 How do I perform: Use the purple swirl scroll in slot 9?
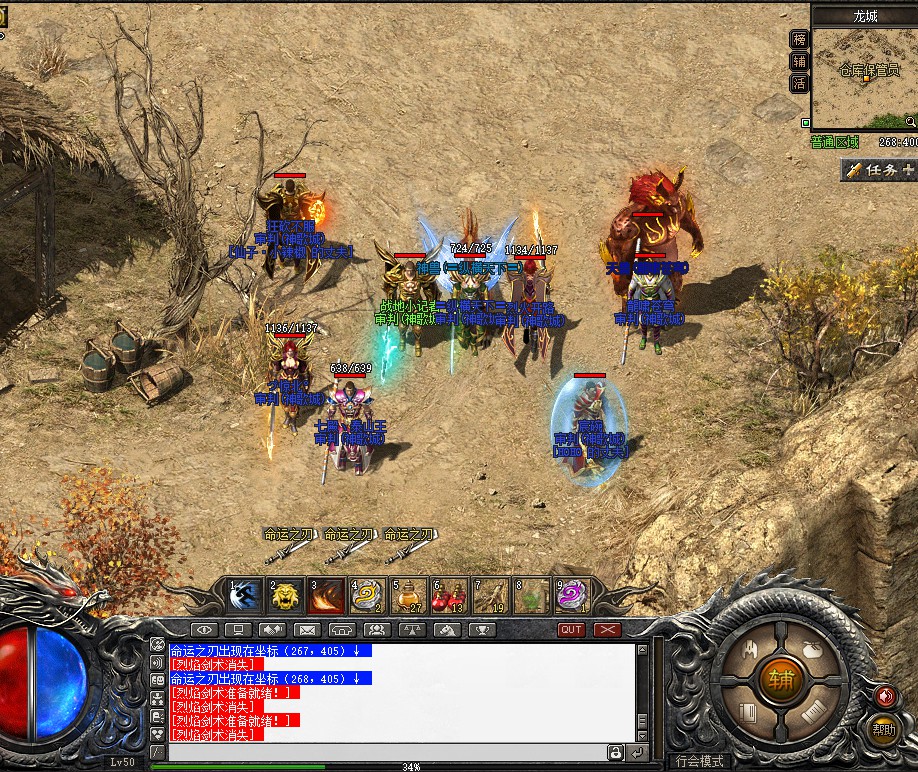573,596
